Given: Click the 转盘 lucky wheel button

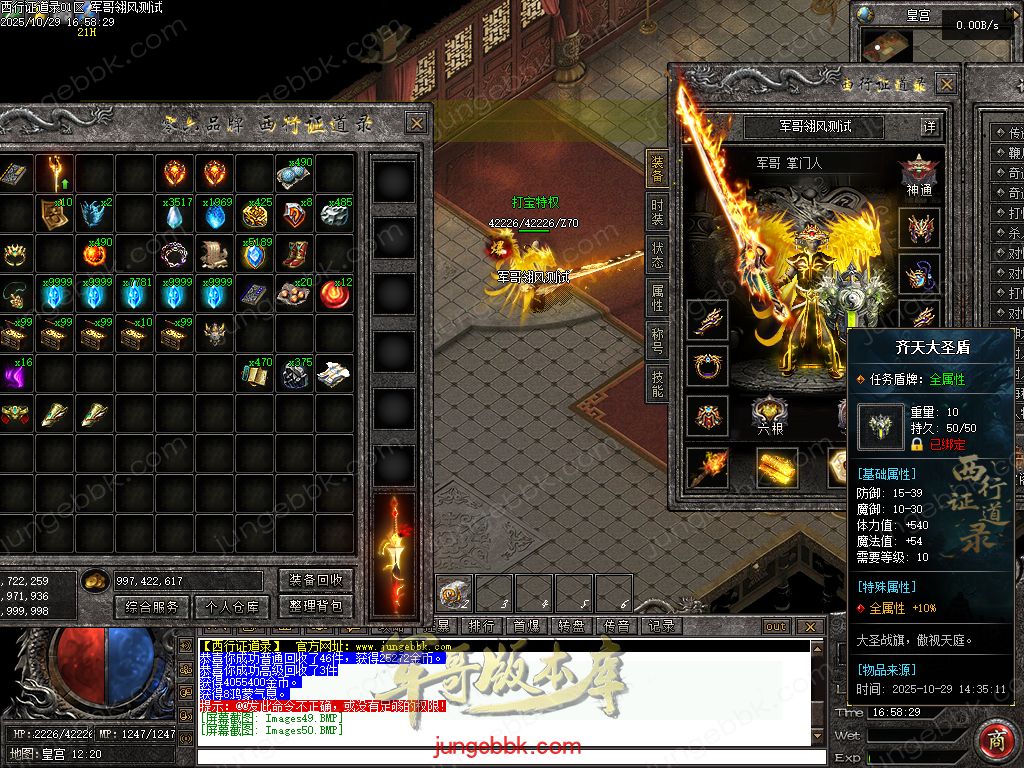Looking at the screenshot, I should click(571, 626).
